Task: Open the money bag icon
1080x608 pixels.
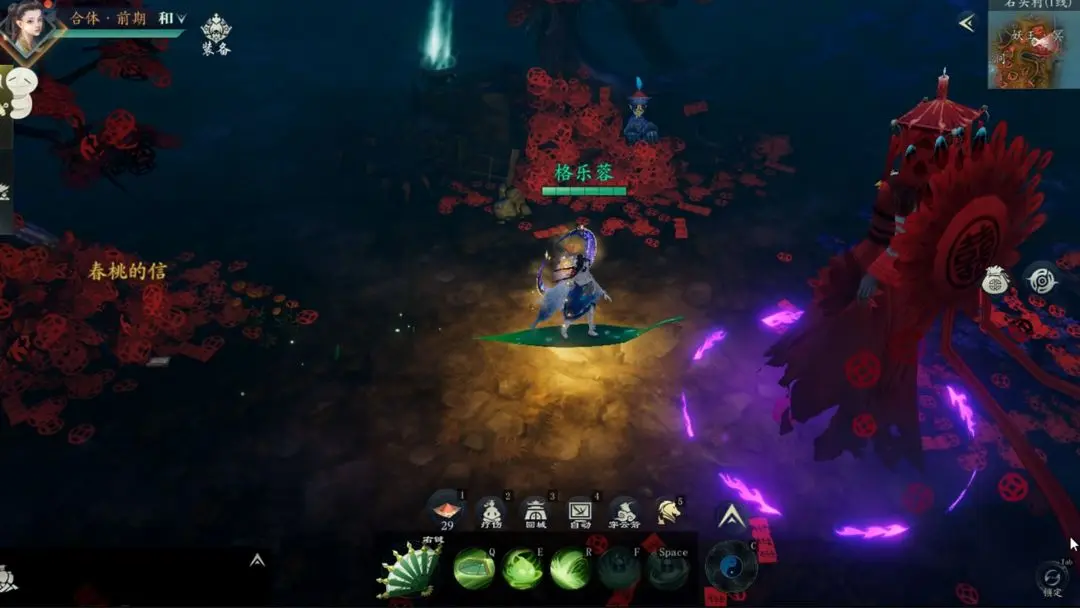Action: [995, 281]
